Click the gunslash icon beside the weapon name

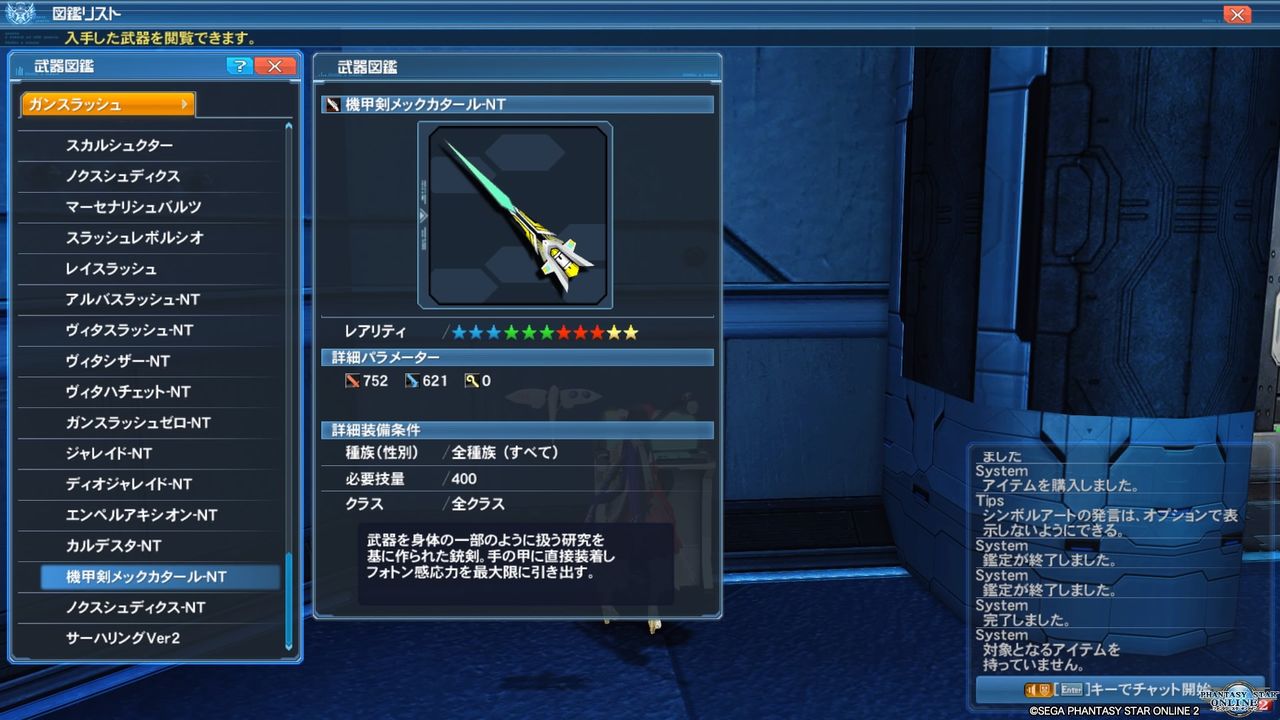332,103
